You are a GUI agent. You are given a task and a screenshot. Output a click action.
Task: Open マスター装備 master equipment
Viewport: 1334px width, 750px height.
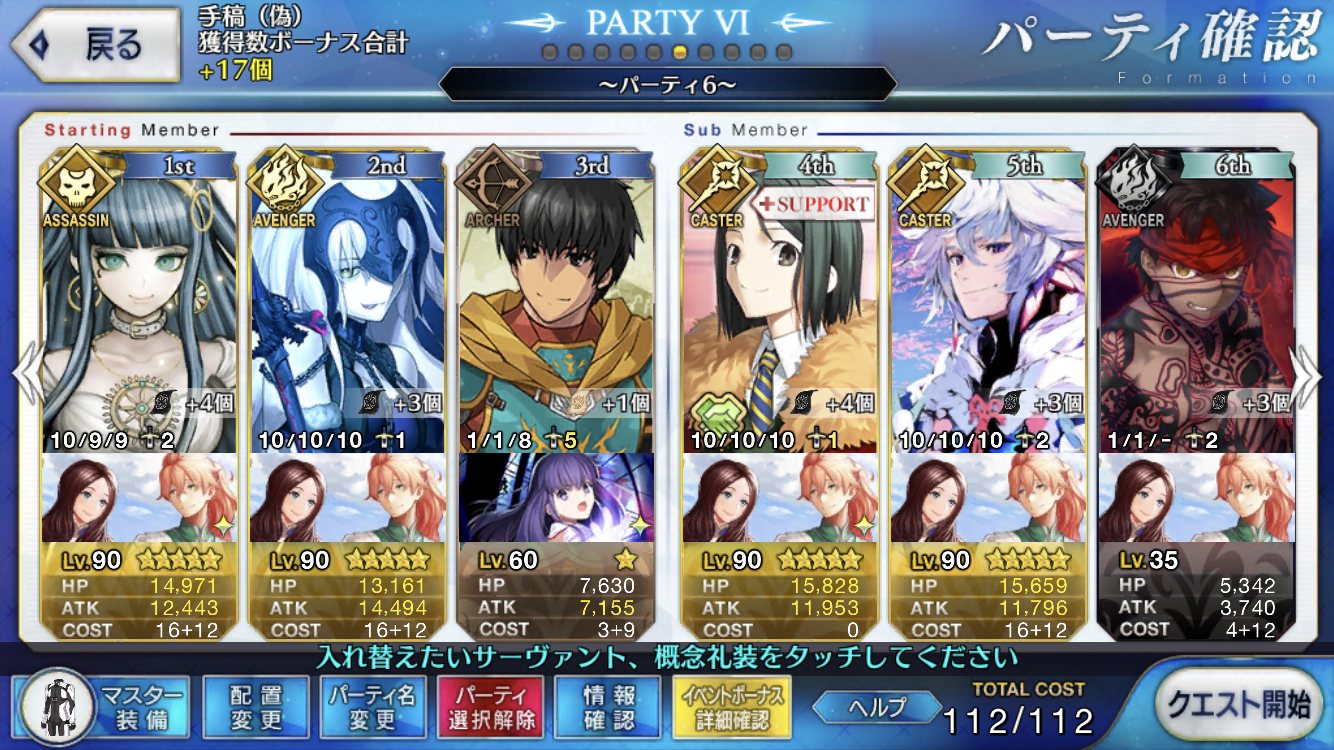[105, 706]
